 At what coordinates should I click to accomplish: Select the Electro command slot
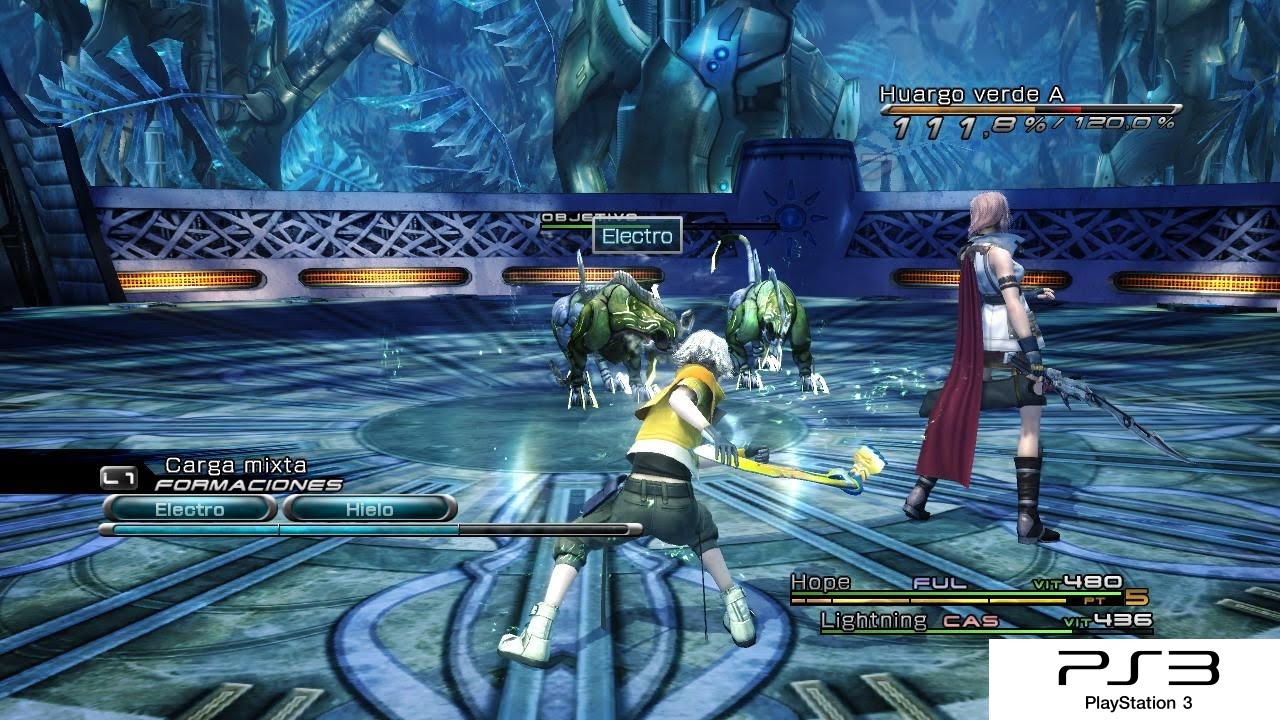tap(189, 509)
